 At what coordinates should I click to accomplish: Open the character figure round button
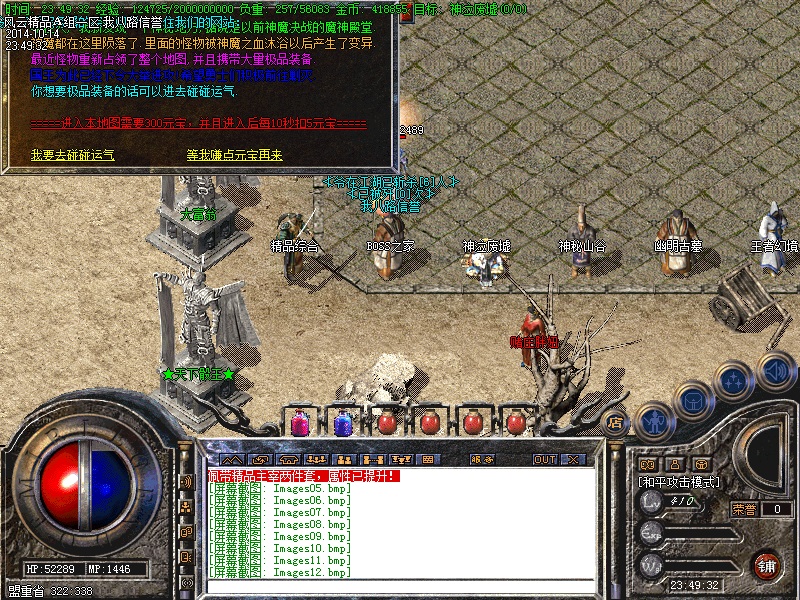(654, 421)
